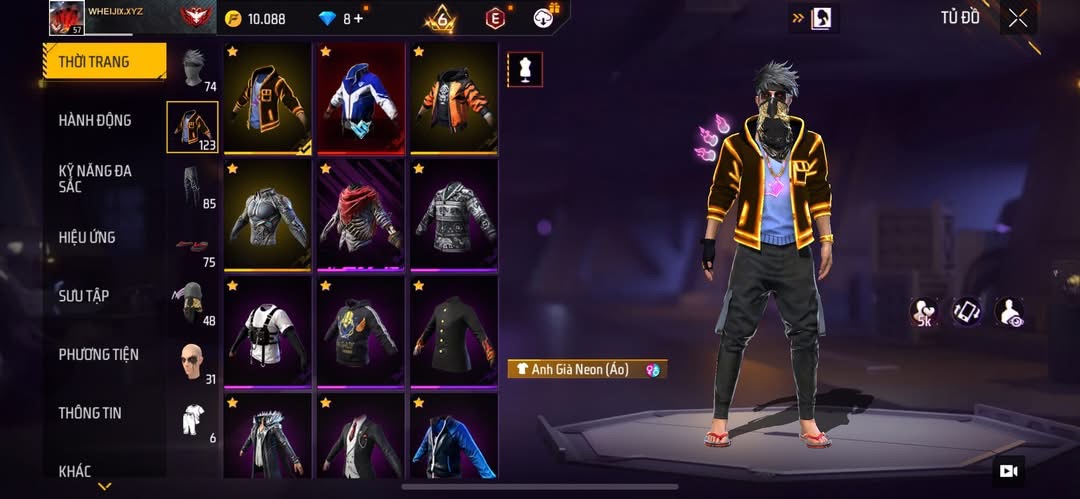Show the head items category with 74 items
Image resolution: width=1080 pixels, height=499 pixels.
click(192, 70)
